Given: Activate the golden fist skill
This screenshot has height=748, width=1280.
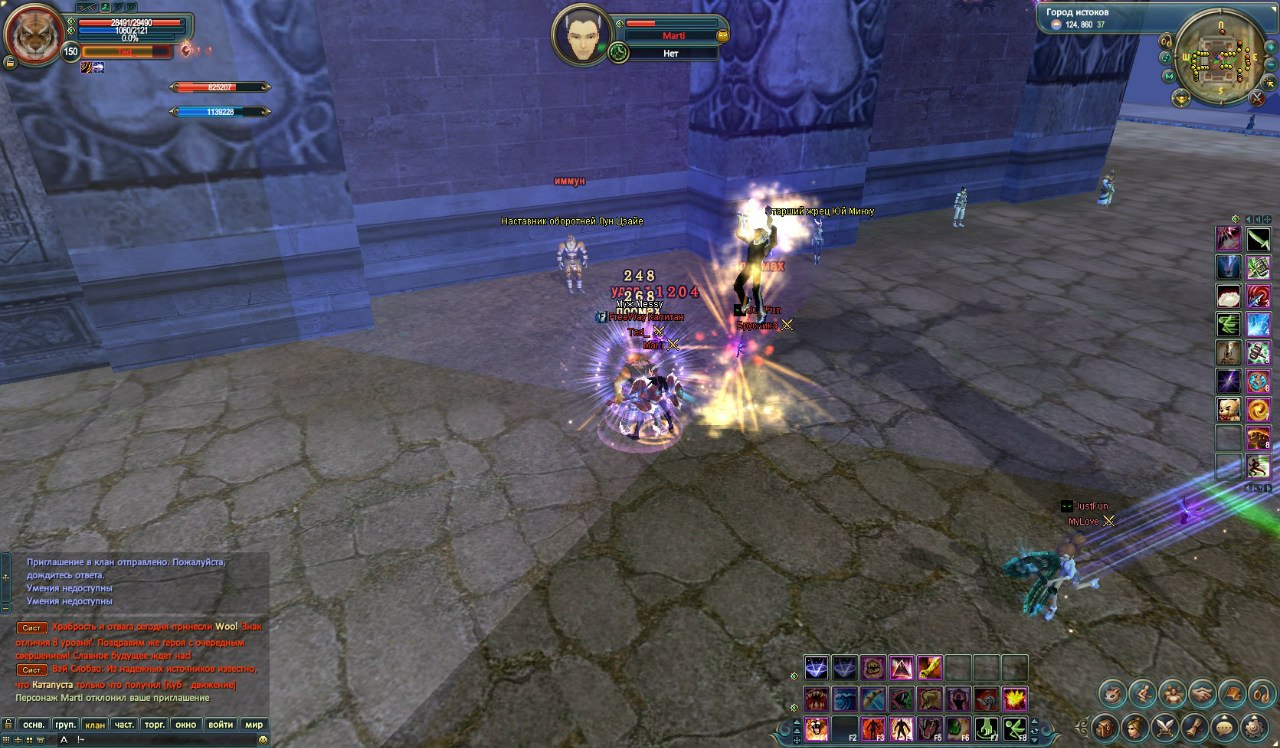Looking at the screenshot, I should pos(930,667).
